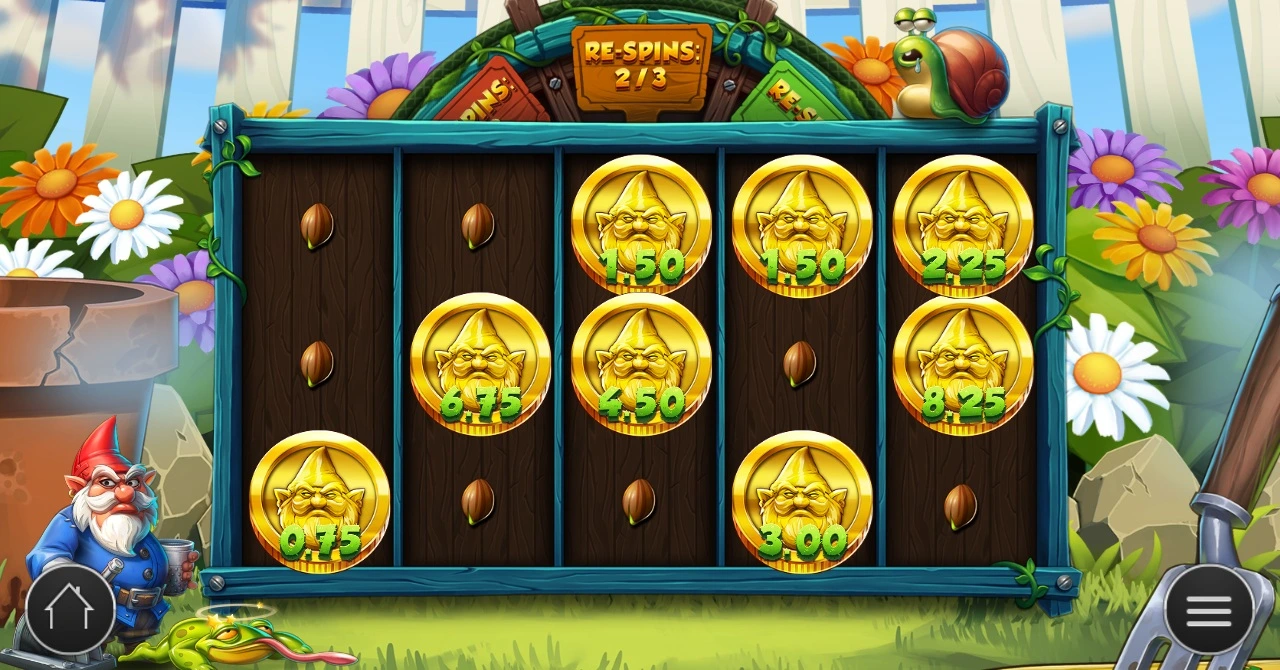Click the home button
Viewport: 1280px width, 670px height.
tap(70, 609)
